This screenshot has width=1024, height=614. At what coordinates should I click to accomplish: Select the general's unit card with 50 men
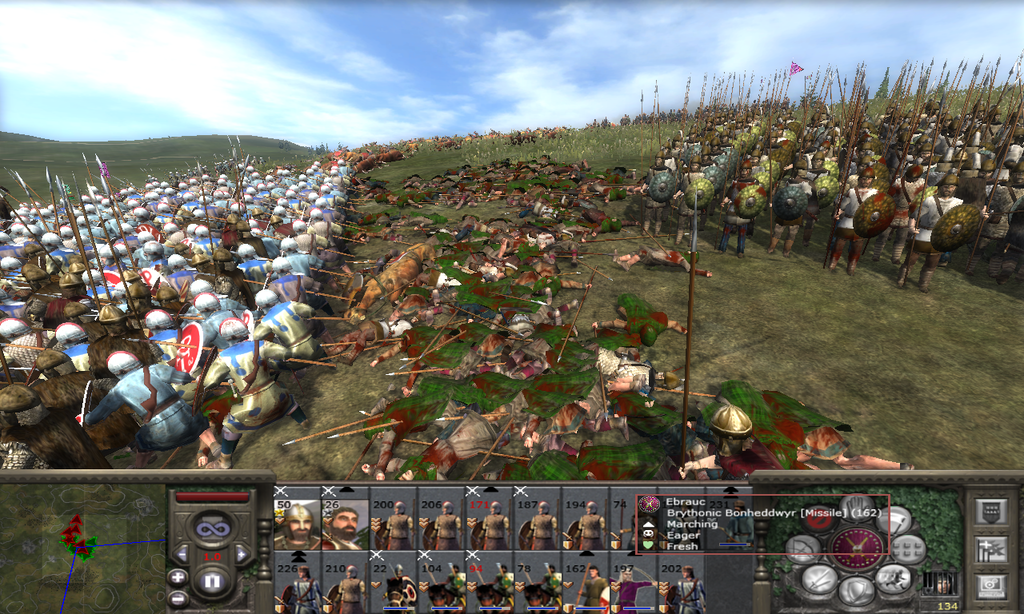pos(296,524)
